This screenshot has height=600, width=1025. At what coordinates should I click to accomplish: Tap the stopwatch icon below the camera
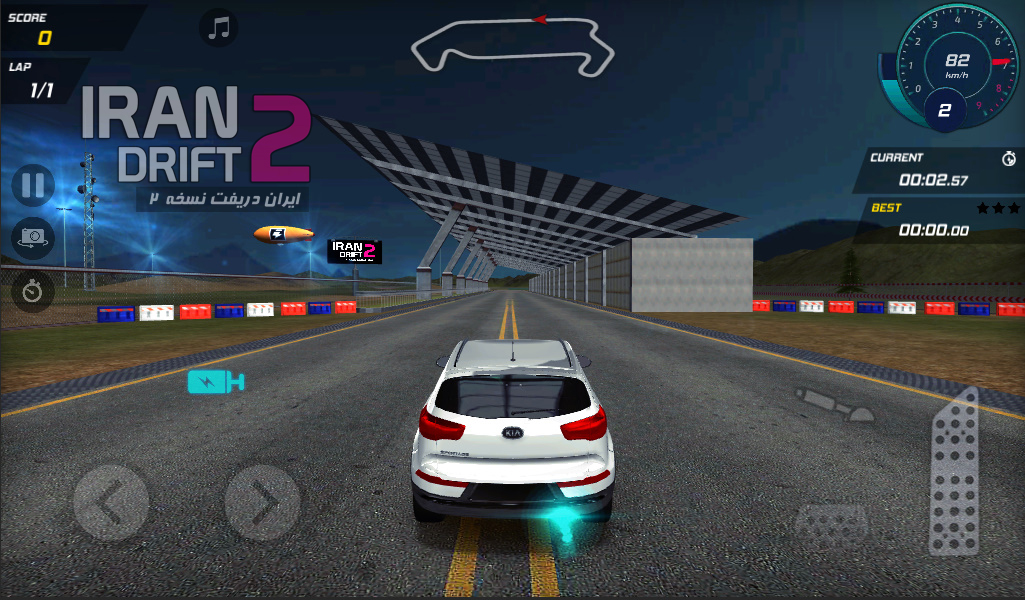pos(33,290)
